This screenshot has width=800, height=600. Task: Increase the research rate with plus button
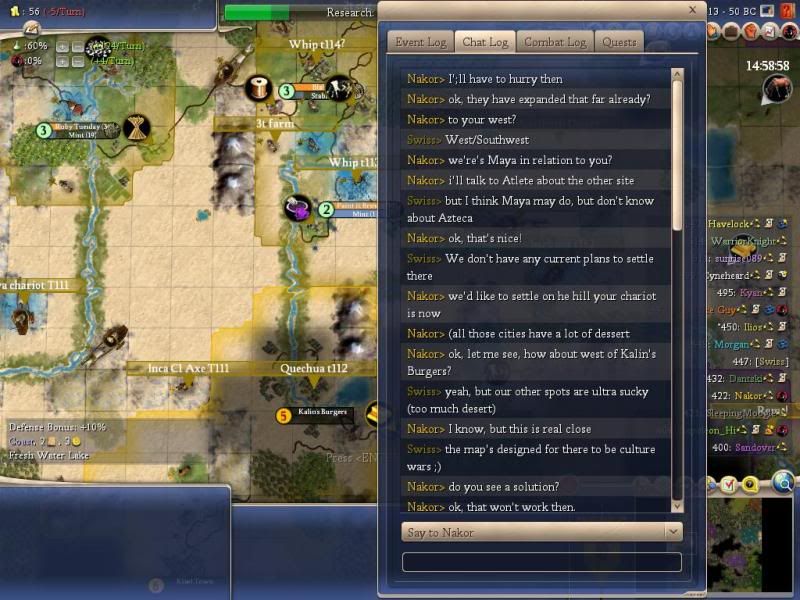click(x=62, y=47)
